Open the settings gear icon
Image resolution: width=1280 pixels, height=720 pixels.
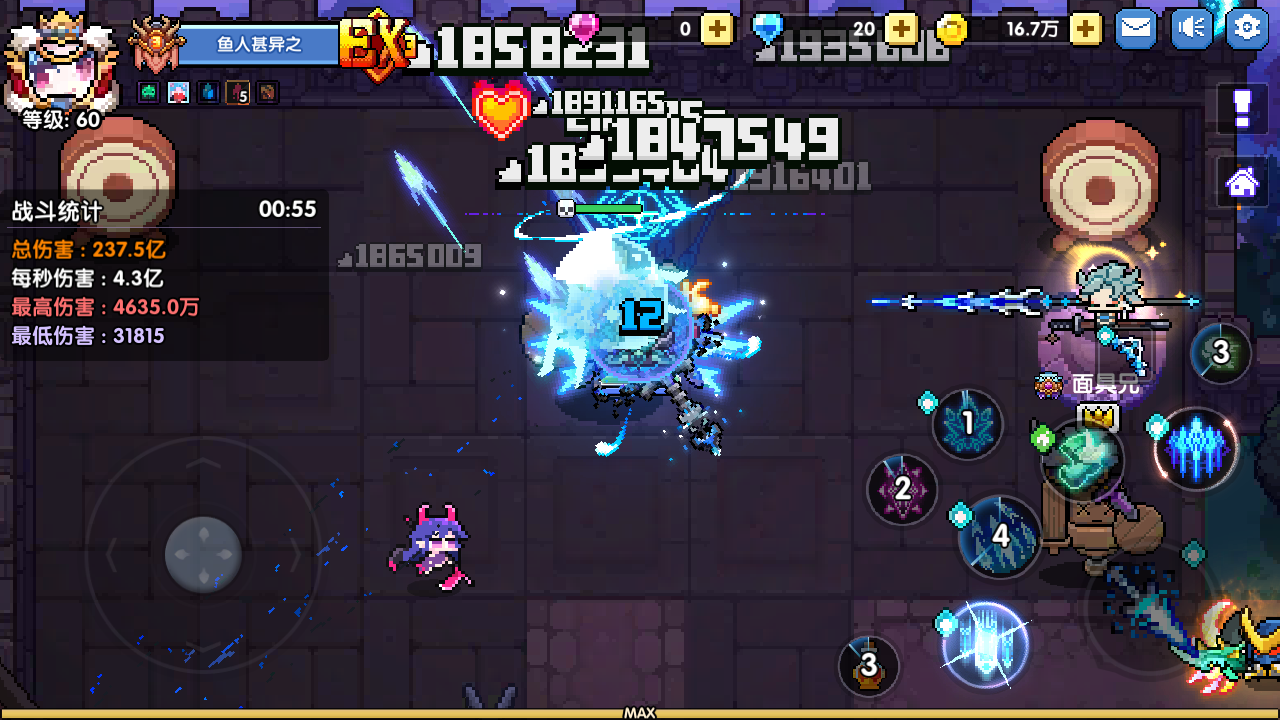[1247, 29]
